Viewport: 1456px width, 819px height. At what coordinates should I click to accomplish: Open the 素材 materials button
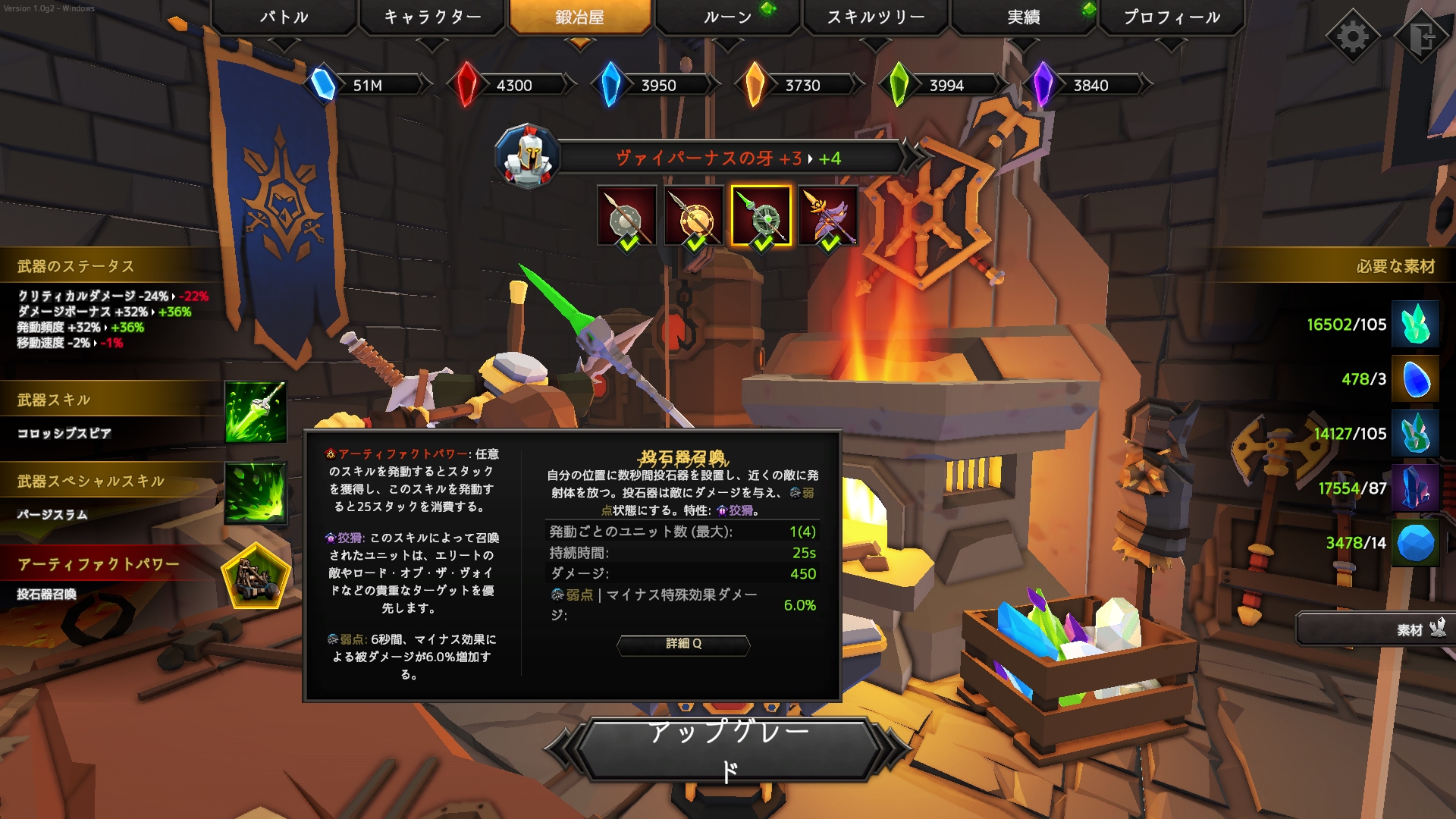pos(1374,629)
